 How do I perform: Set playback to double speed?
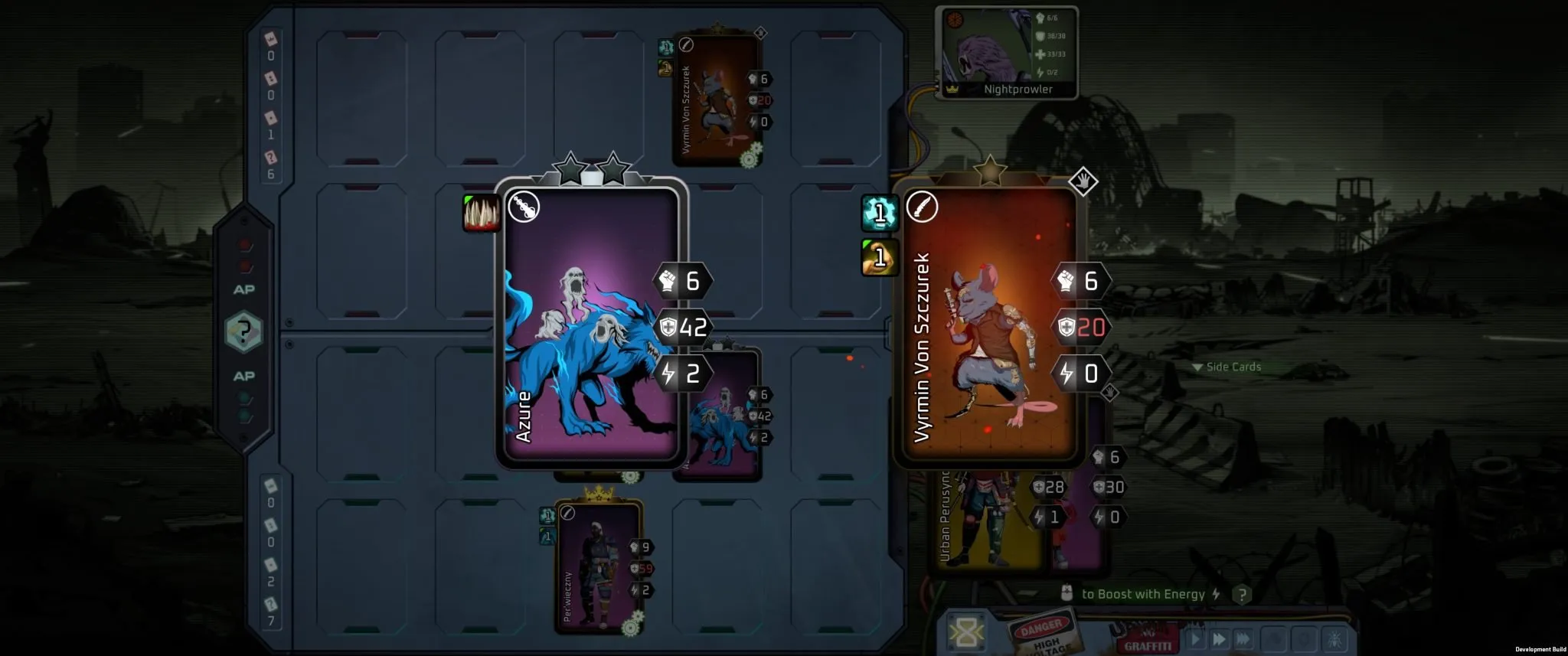click(x=1220, y=638)
